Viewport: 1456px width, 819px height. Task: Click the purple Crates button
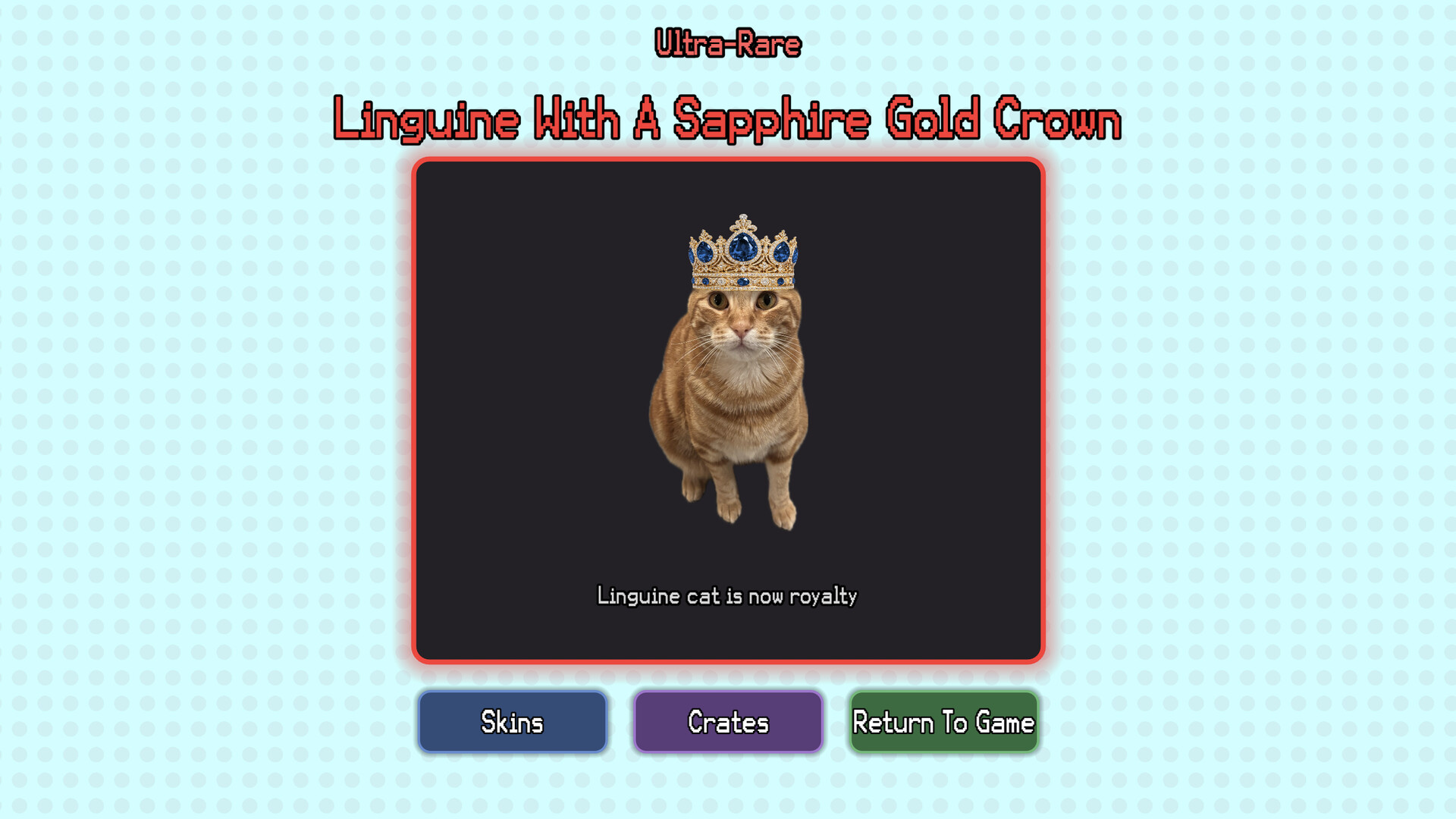click(x=728, y=723)
